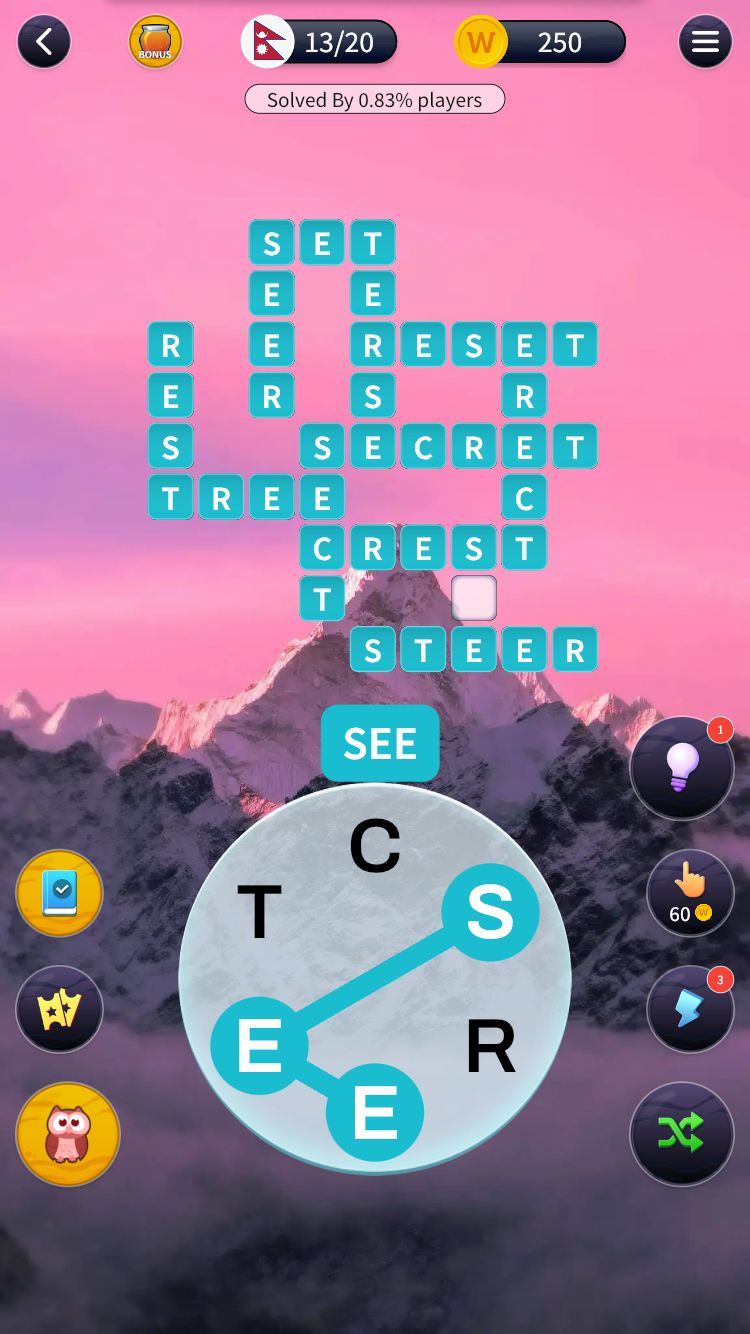This screenshot has height=1334, width=750.
Task: Use the lightbulb hint
Action: tap(682, 768)
